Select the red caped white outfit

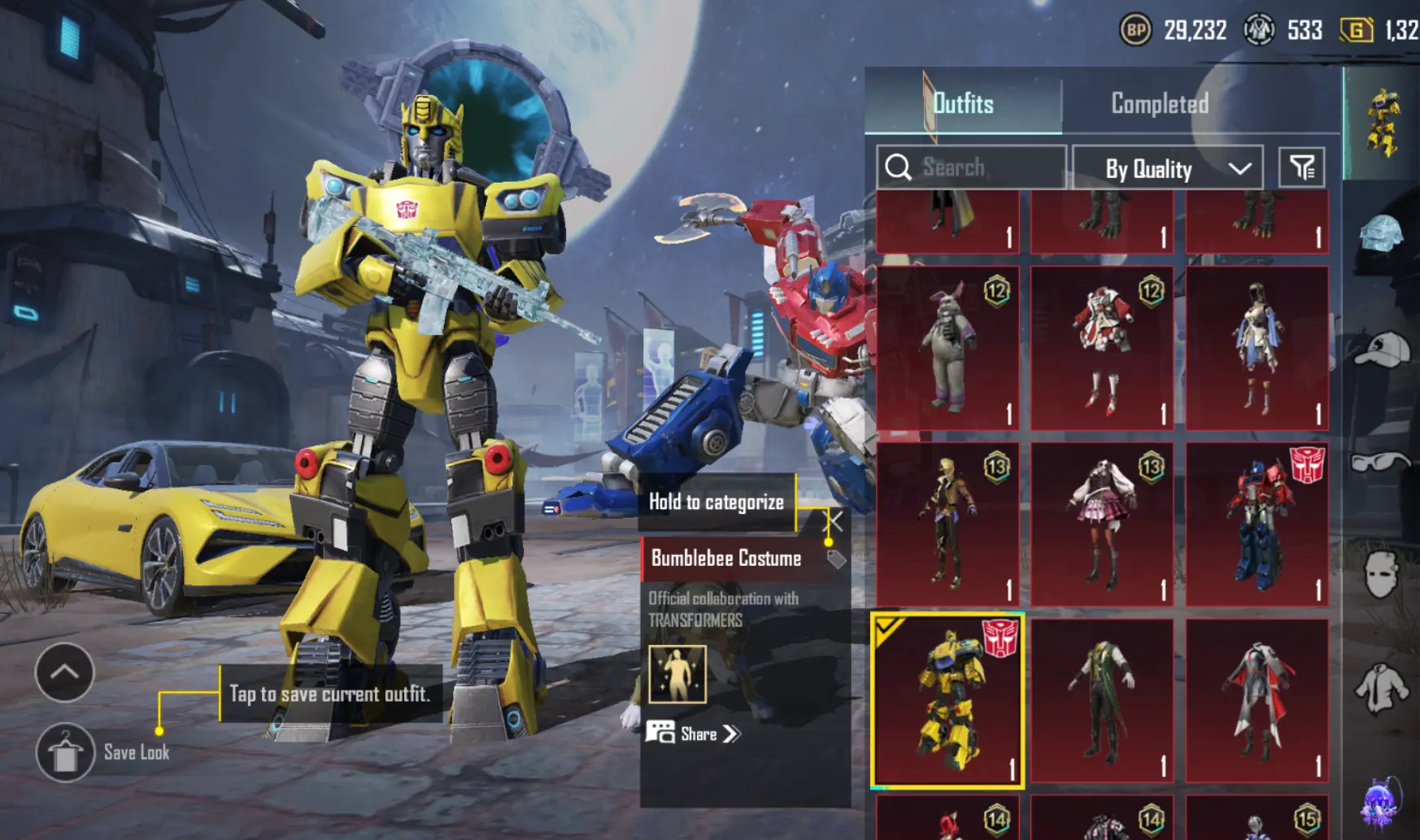click(x=1257, y=701)
